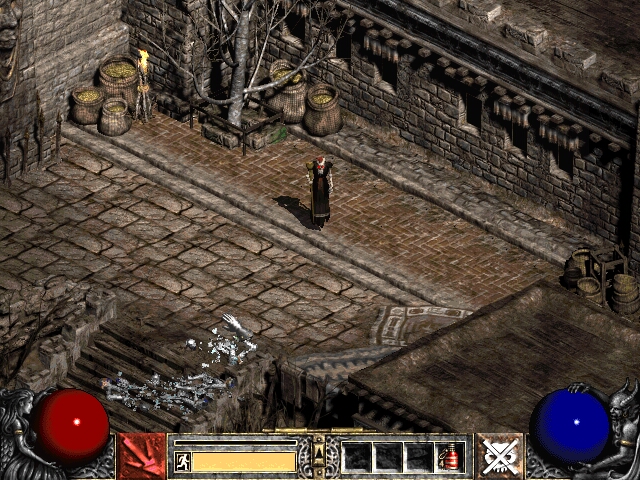Use the red potion in the belt
The width and height of the screenshot is (640, 480).
click(x=451, y=457)
